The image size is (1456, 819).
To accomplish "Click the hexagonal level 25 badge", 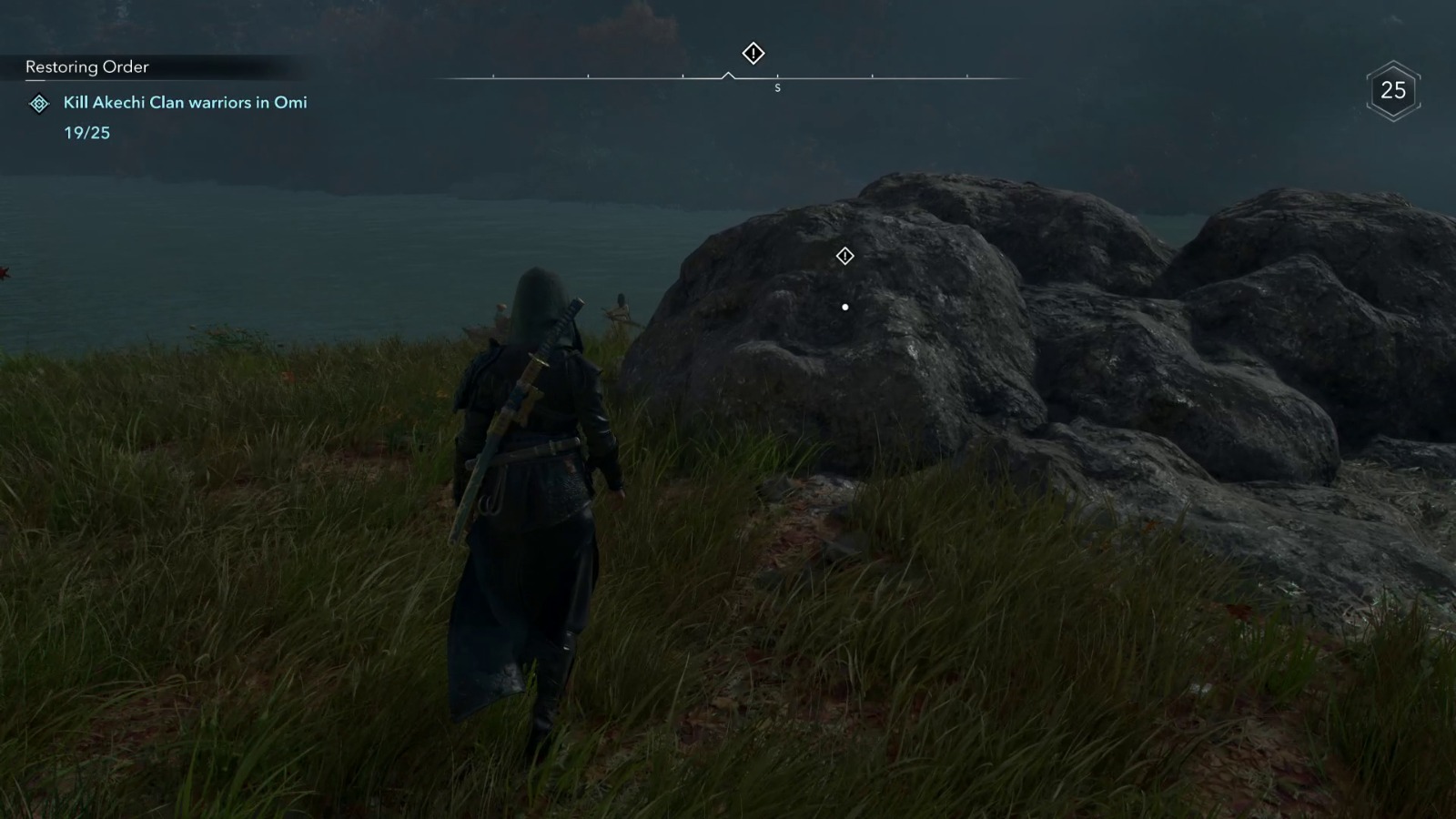I will tap(1393, 90).
